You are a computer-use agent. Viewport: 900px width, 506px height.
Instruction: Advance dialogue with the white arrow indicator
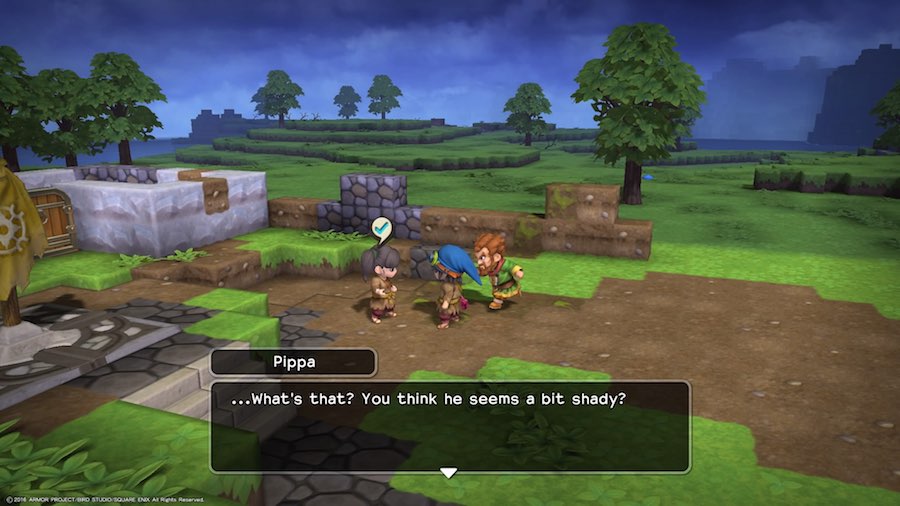(x=449, y=472)
